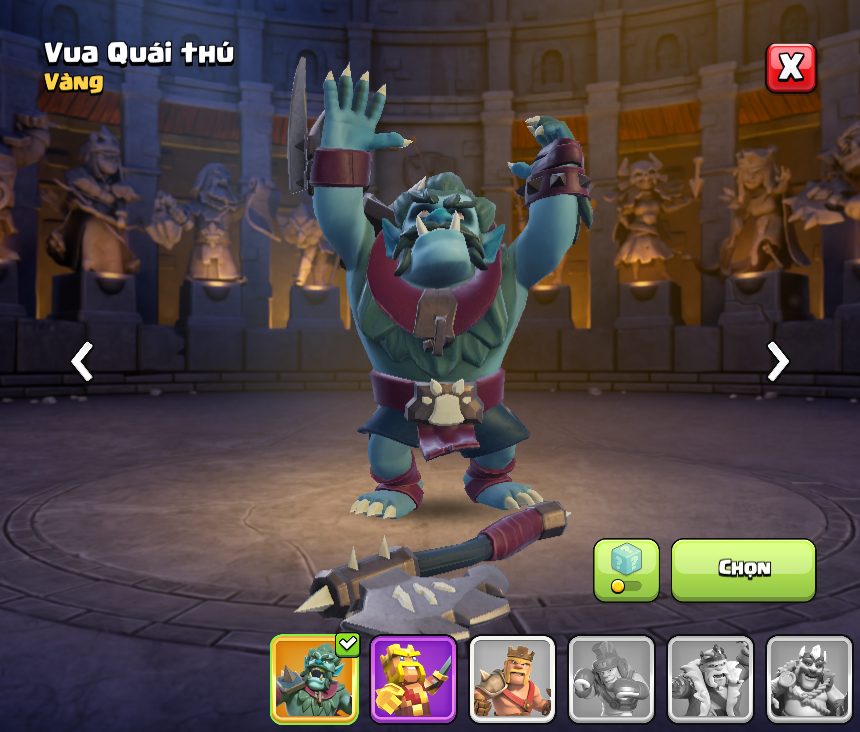The height and width of the screenshot is (732, 860).
Task: Choose the locked fur-collar king skin thumbnail
Action: point(710,679)
